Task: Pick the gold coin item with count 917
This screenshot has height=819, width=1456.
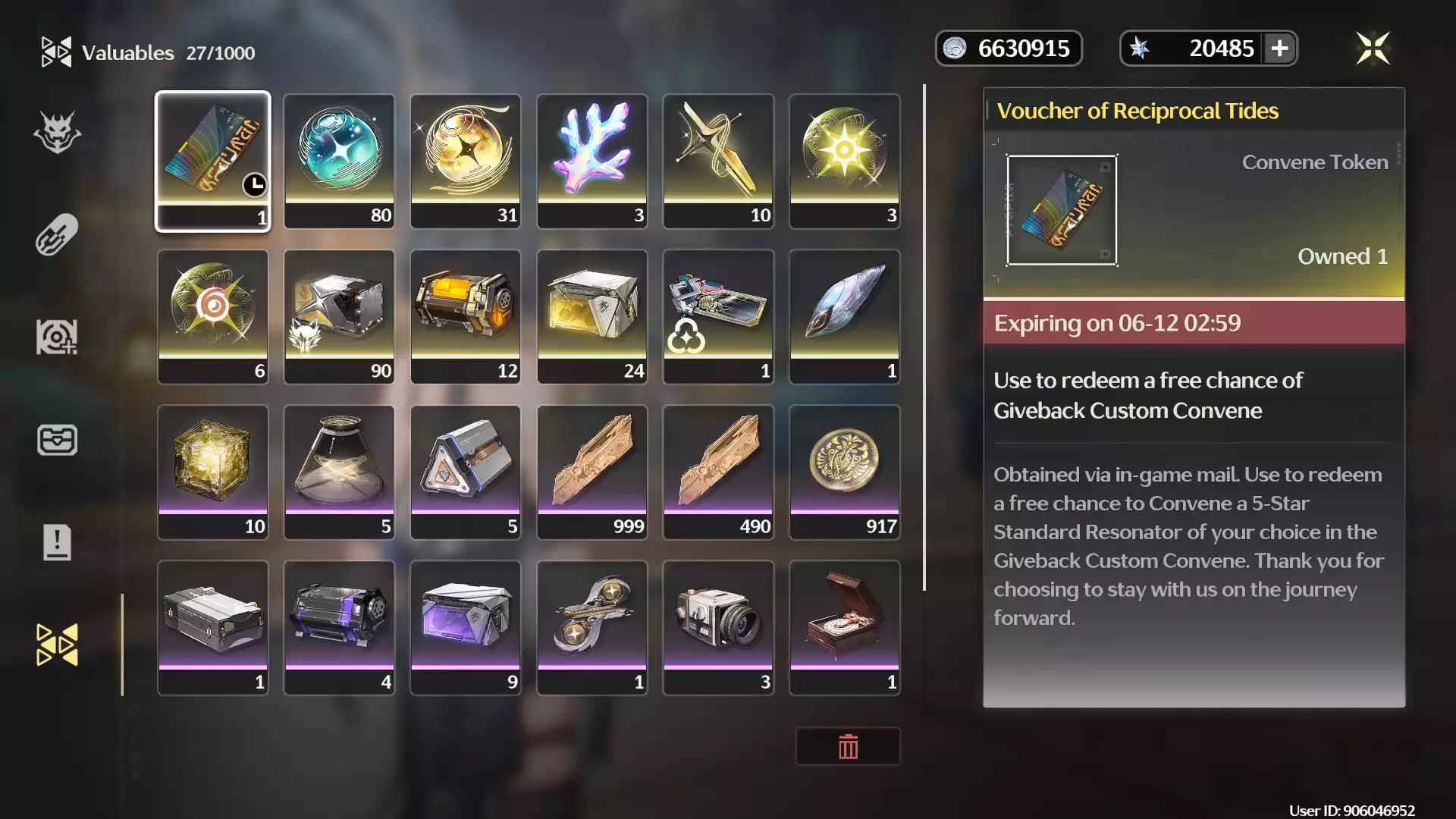Action: tap(845, 472)
